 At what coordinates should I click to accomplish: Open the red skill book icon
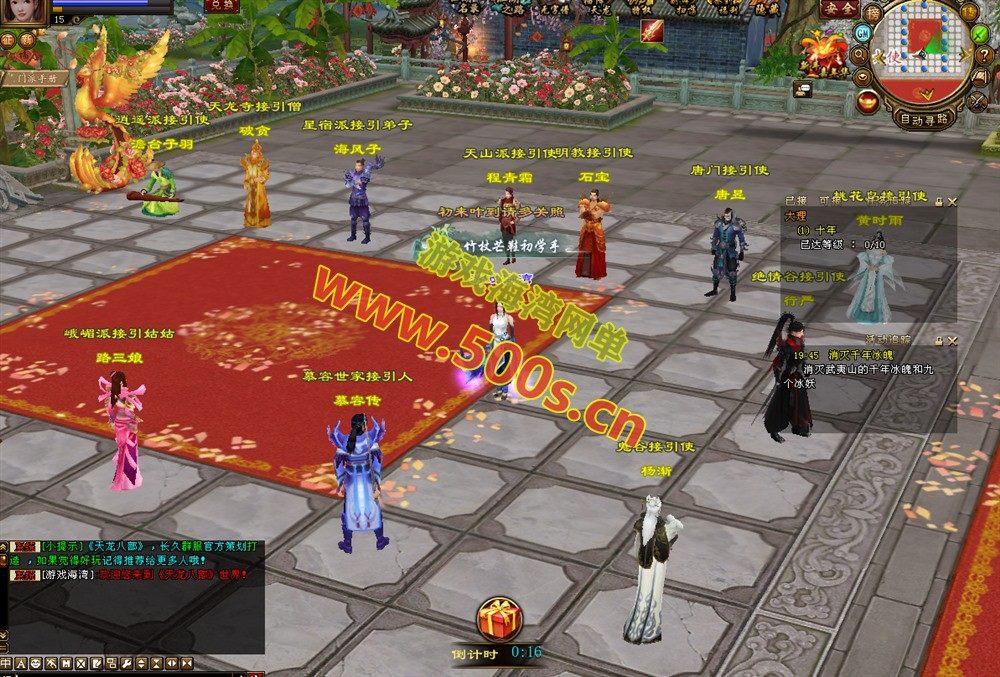(x=651, y=31)
